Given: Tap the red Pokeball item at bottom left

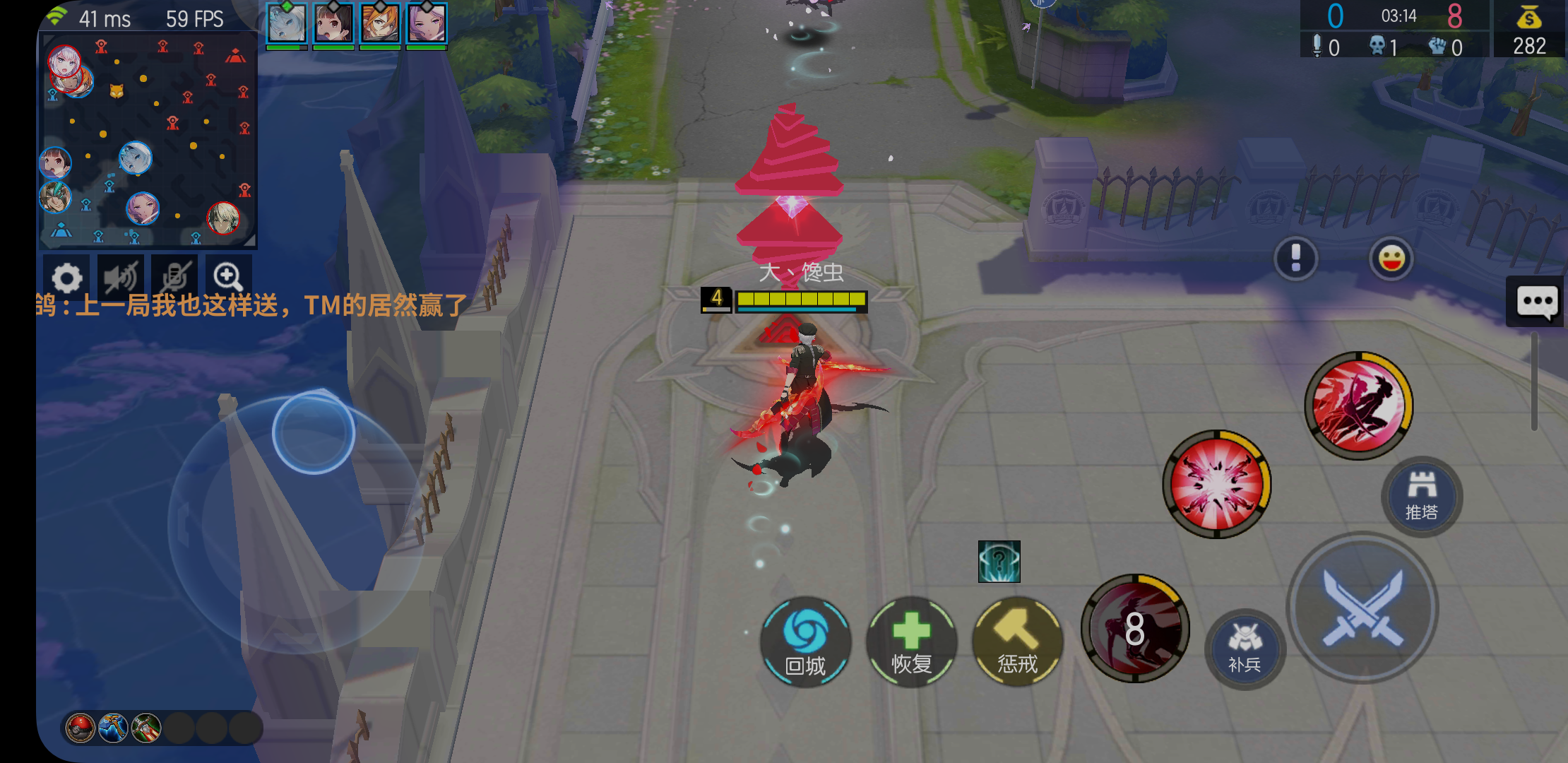Looking at the screenshot, I should pyautogui.click(x=81, y=726).
